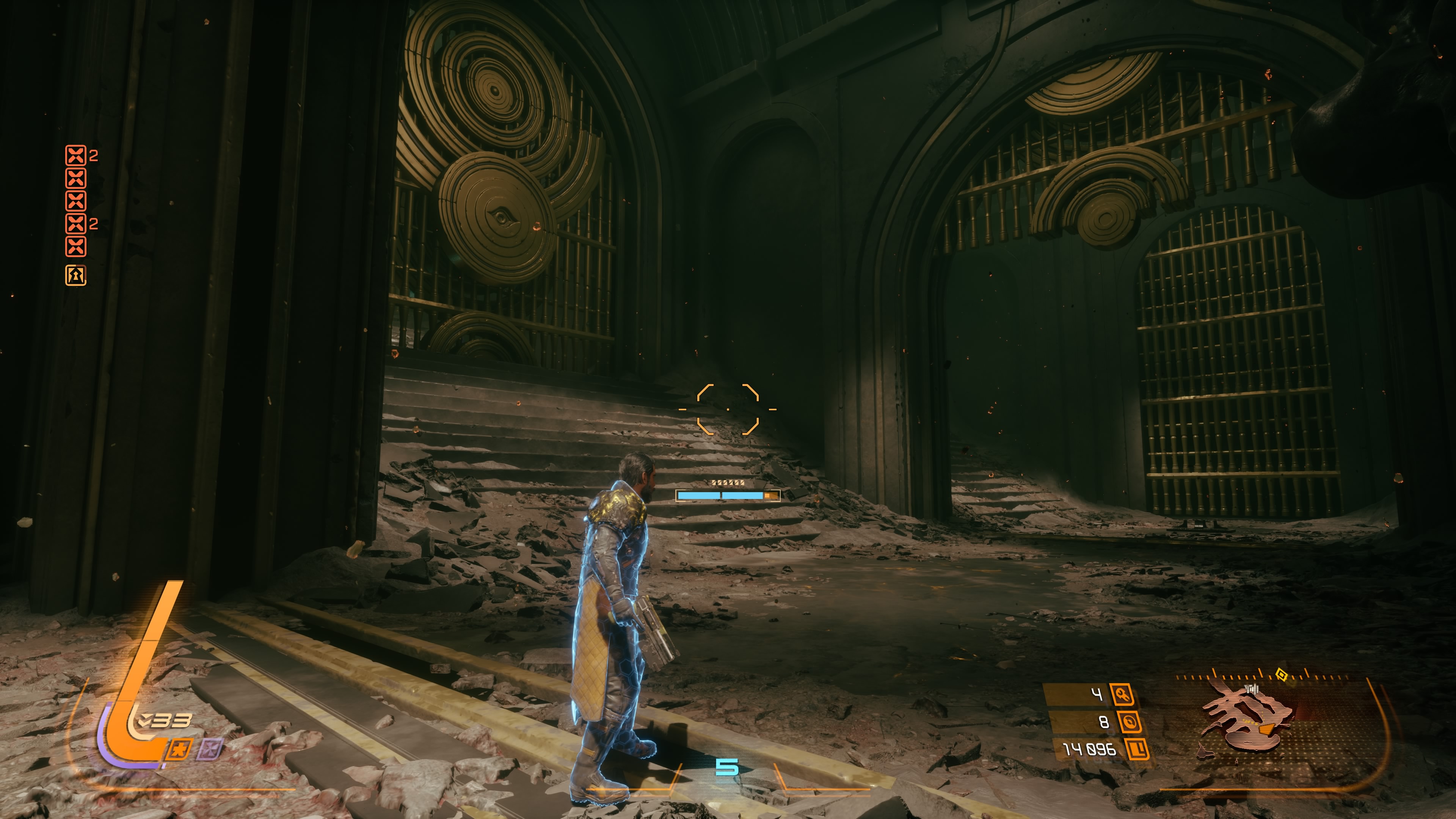Select the yellow keyhole status icon
This screenshot has width=1456, height=819.
pos(76,275)
